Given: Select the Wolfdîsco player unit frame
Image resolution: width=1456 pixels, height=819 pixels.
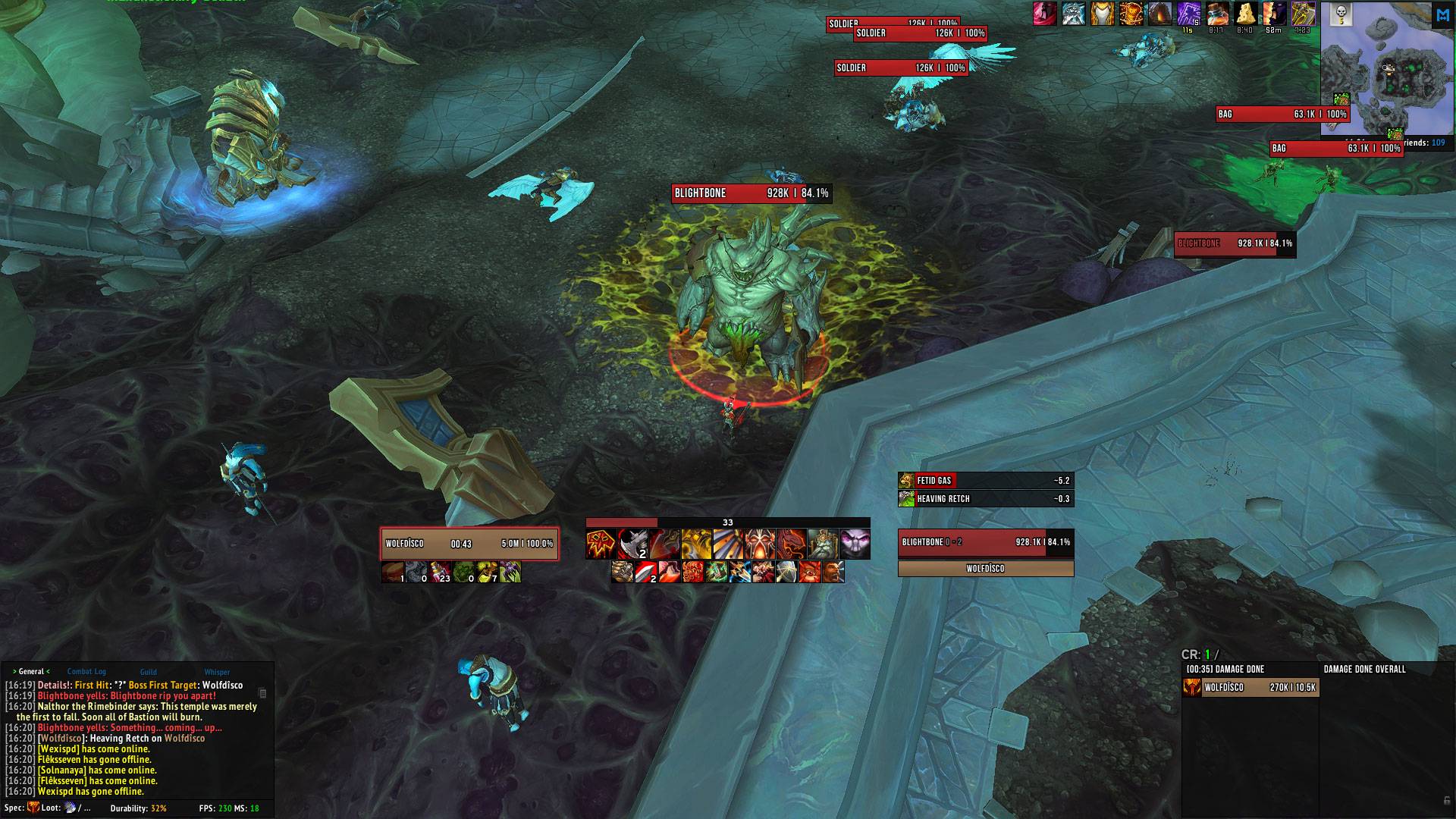Looking at the screenshot, I should tap(469, 544).
